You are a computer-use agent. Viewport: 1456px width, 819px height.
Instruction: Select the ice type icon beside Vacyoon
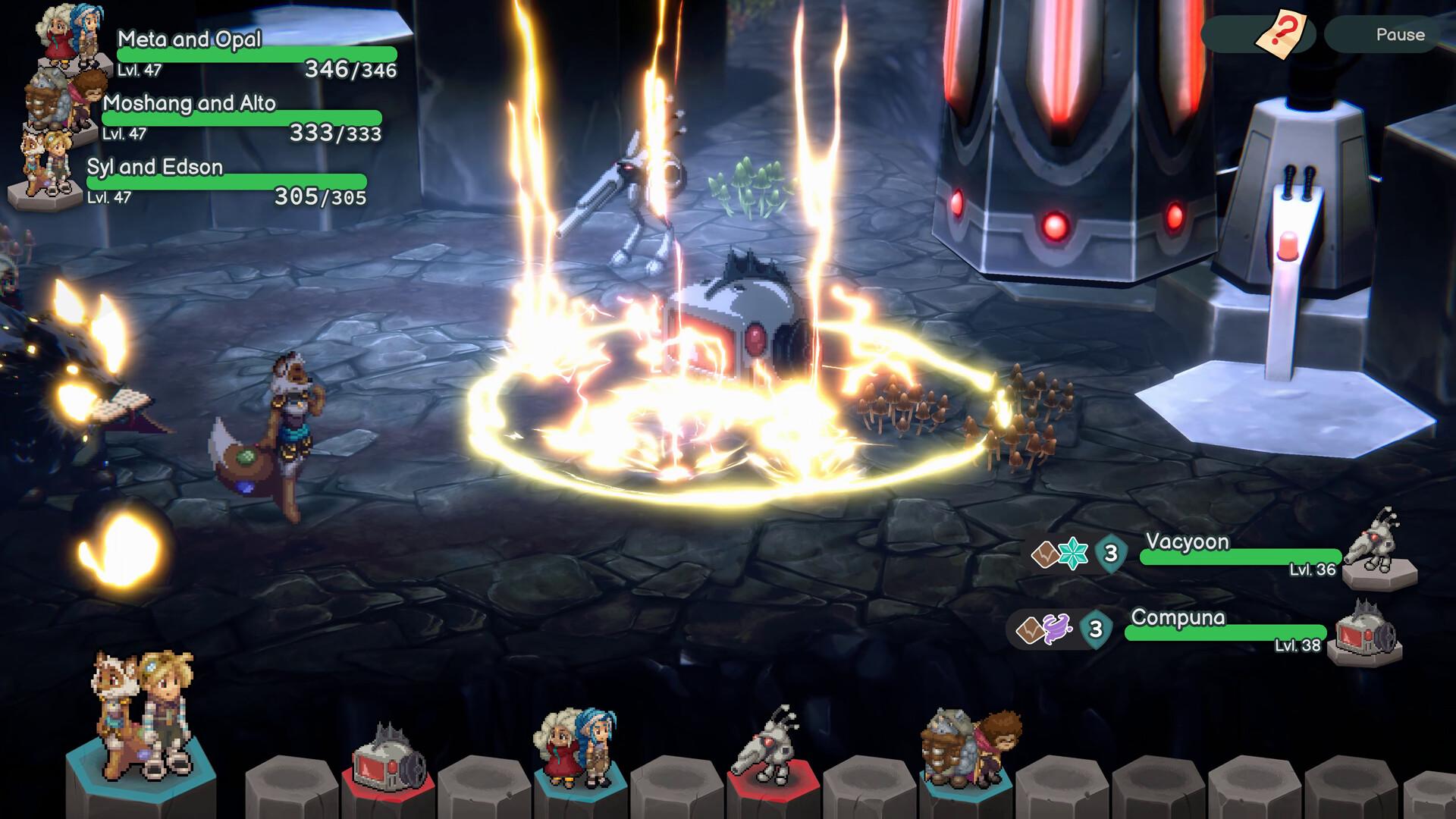[x=1072, y=553]
